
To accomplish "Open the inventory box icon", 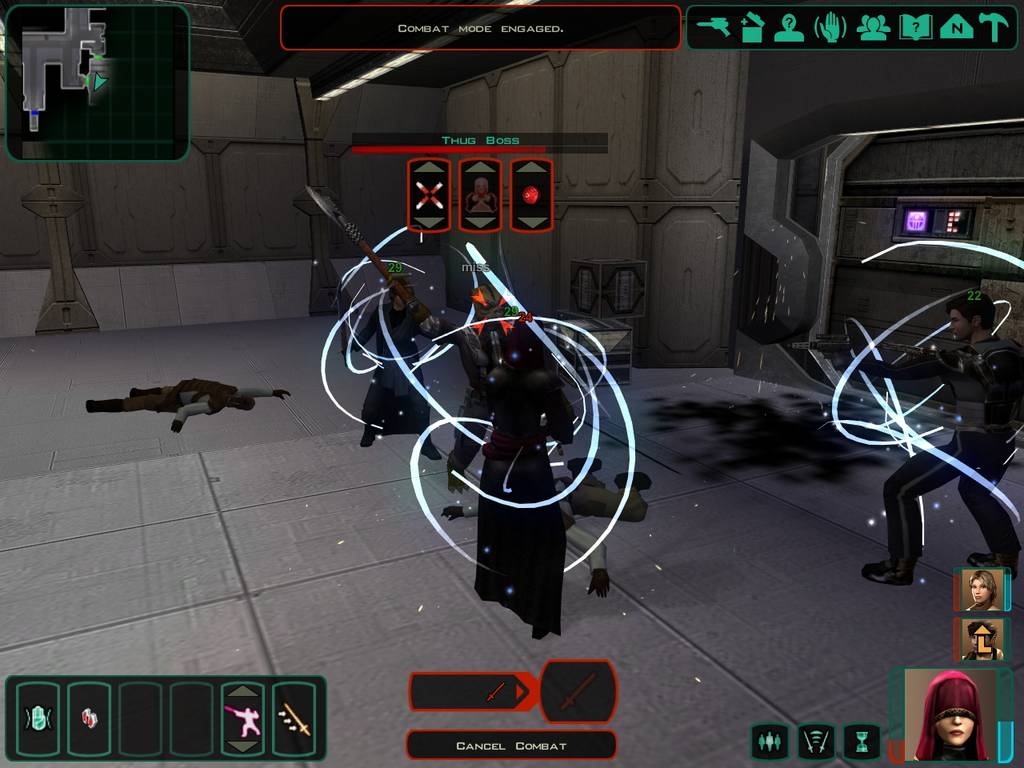I will coord(752,28).
